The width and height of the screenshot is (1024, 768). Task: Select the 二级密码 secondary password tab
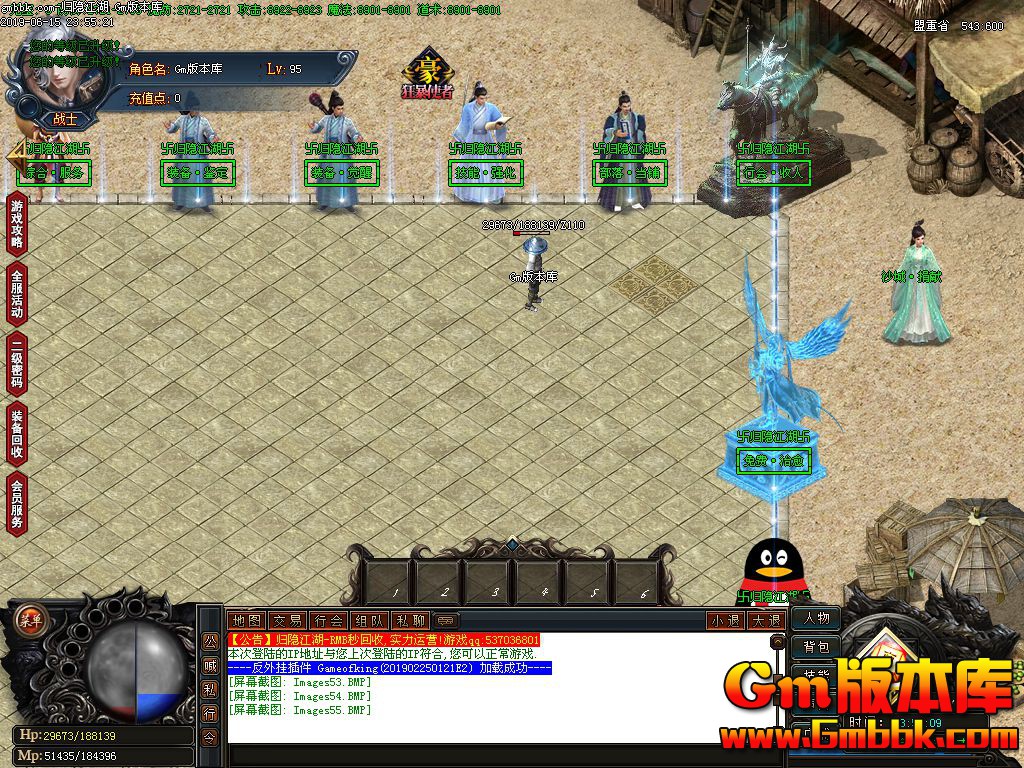[17, 365]
